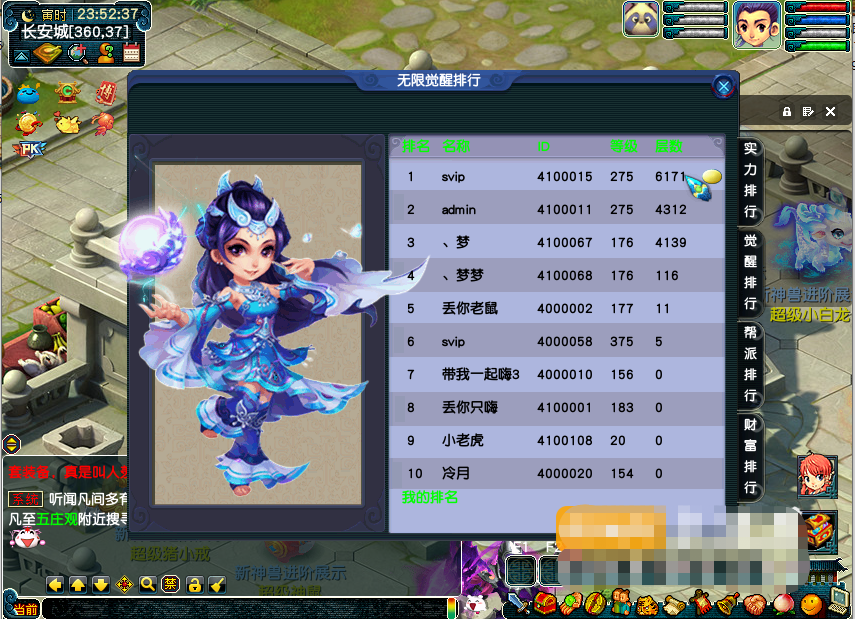Open the red 博 book icon
This screenshot has width=856, height=619.
[x=105, y=93]
